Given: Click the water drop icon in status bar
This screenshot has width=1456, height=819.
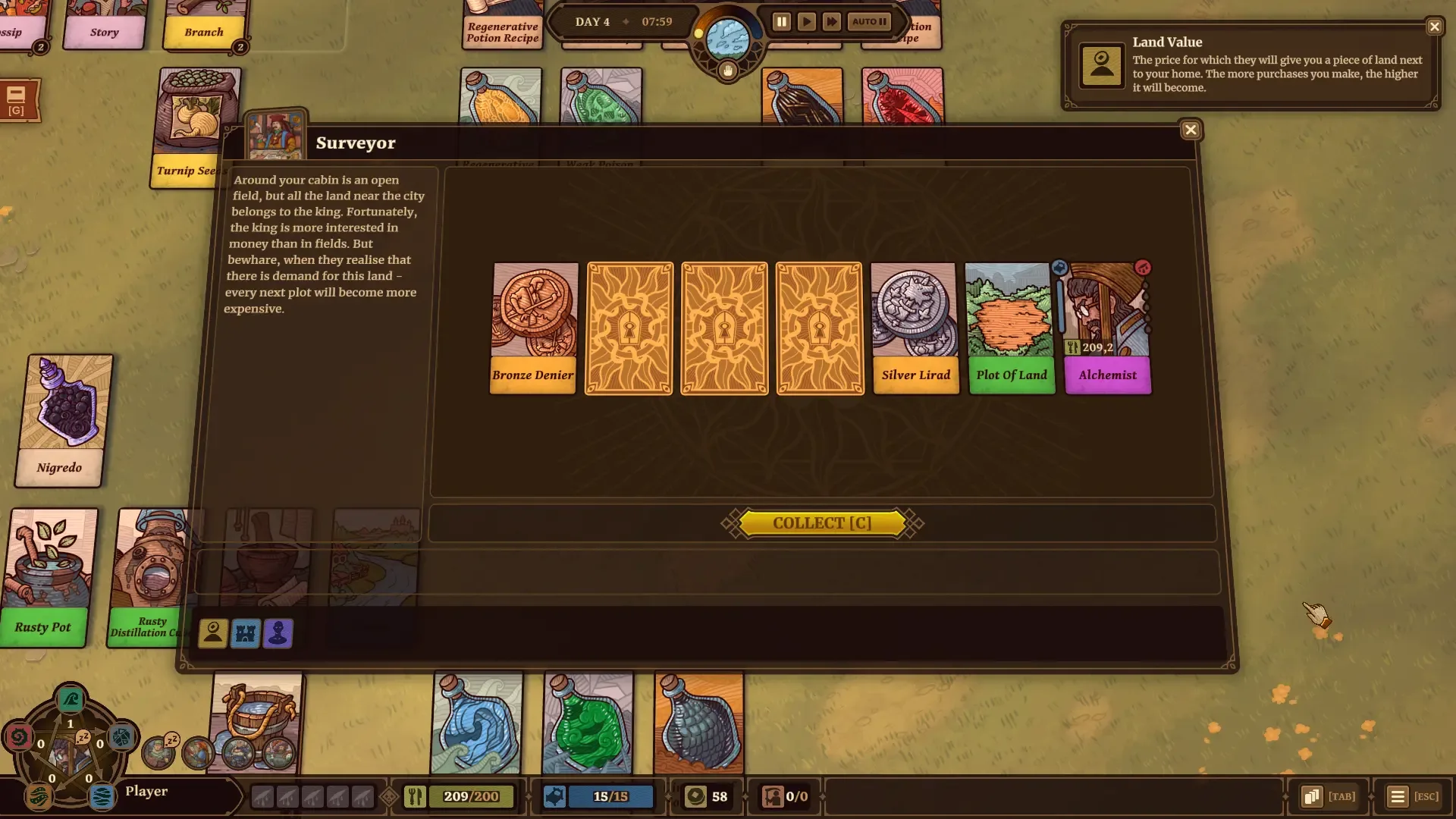Looking at the screenshot, I should coord(556,796).
